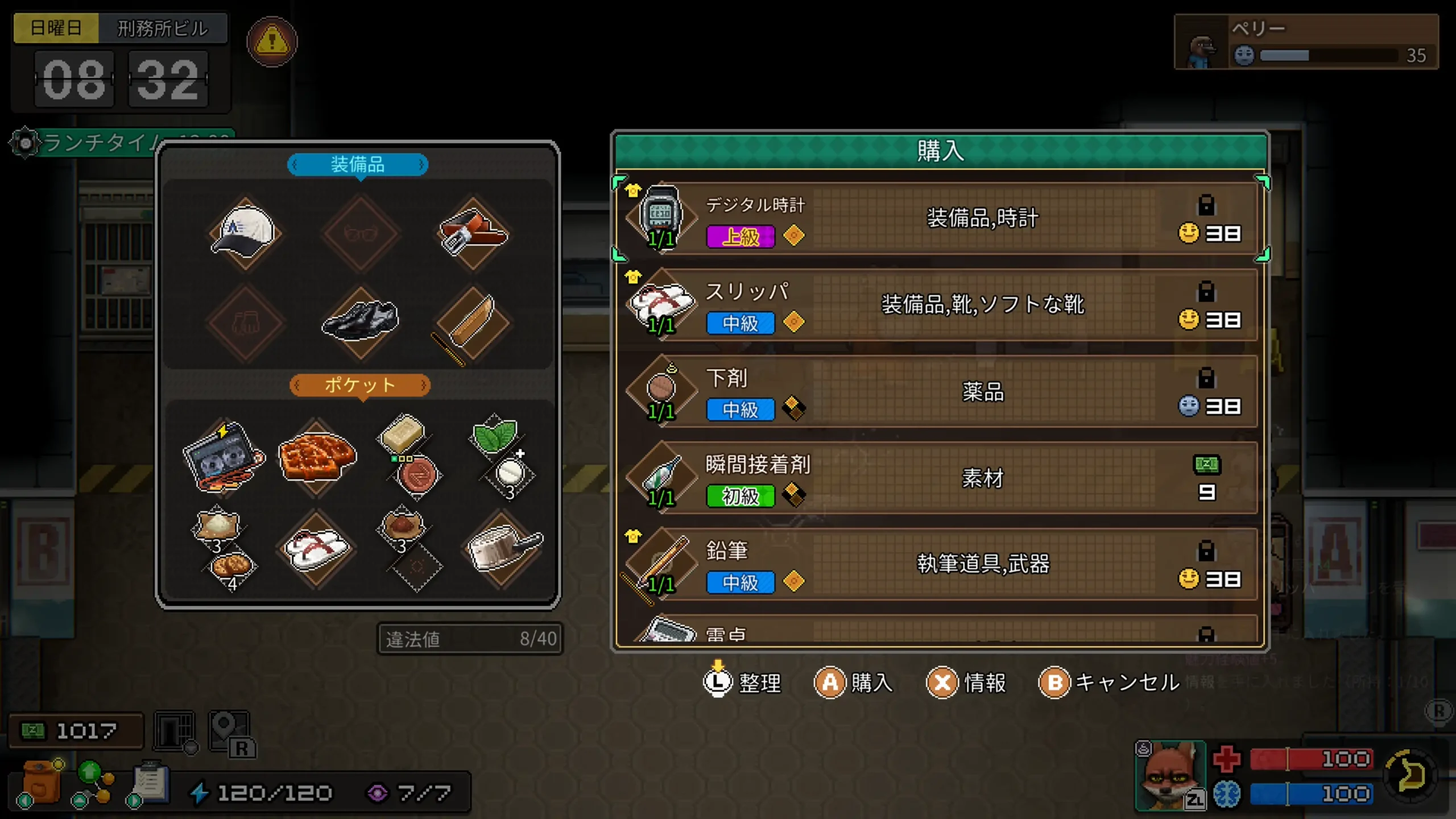Select the 下剤 row in the shop list
The width and height of the screenshot is (1456, 819).
(938, 392)
